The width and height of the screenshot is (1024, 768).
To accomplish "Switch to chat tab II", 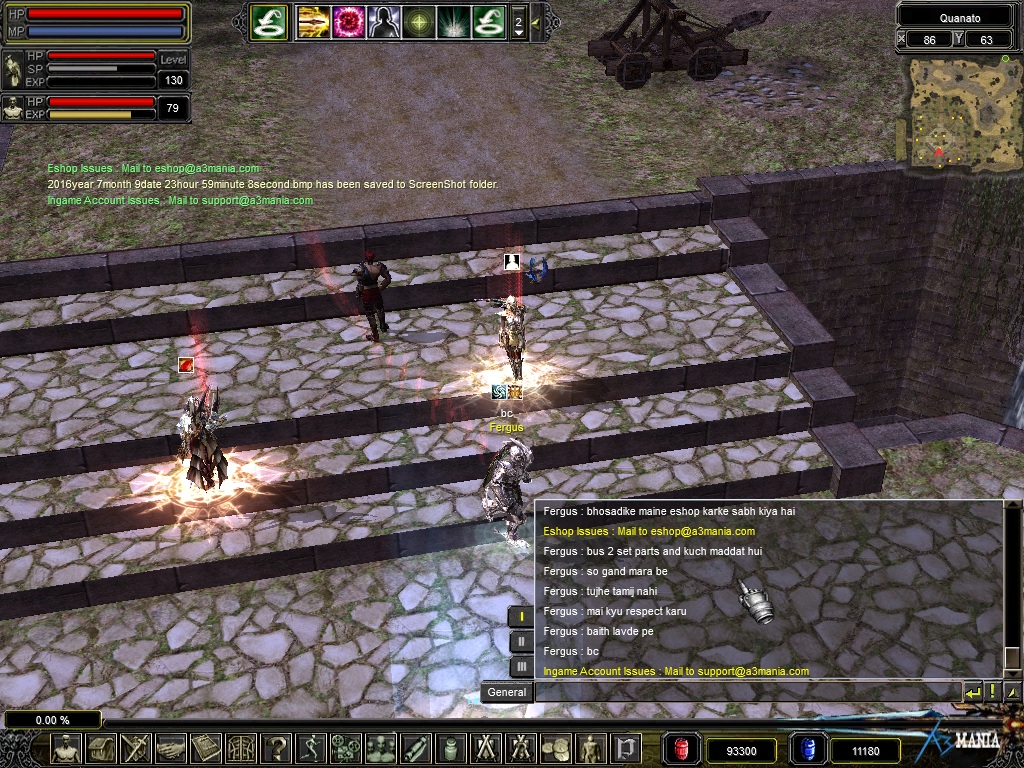I will point(521,641).
